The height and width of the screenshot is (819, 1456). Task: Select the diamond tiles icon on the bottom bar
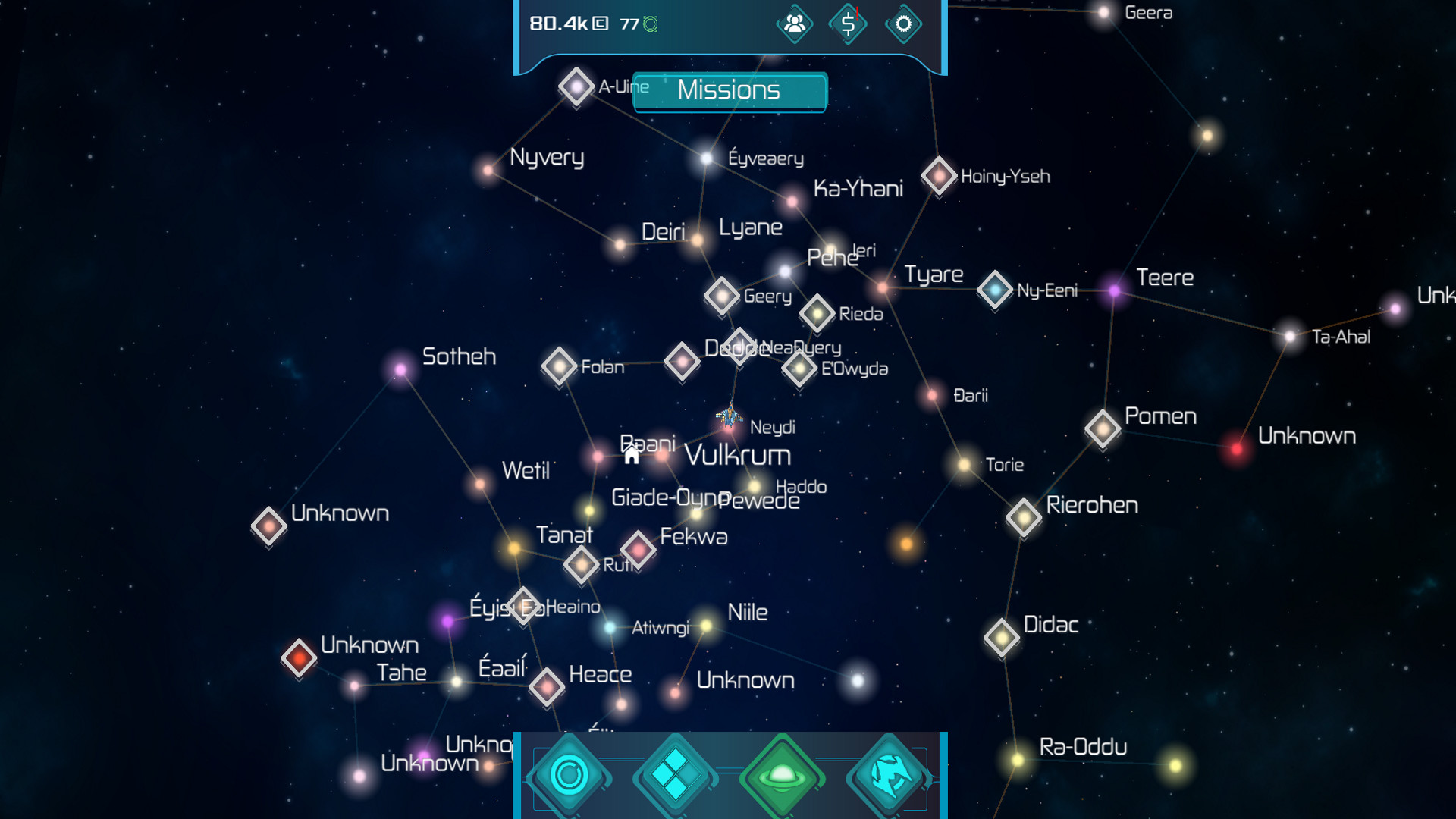pos(675,775)
